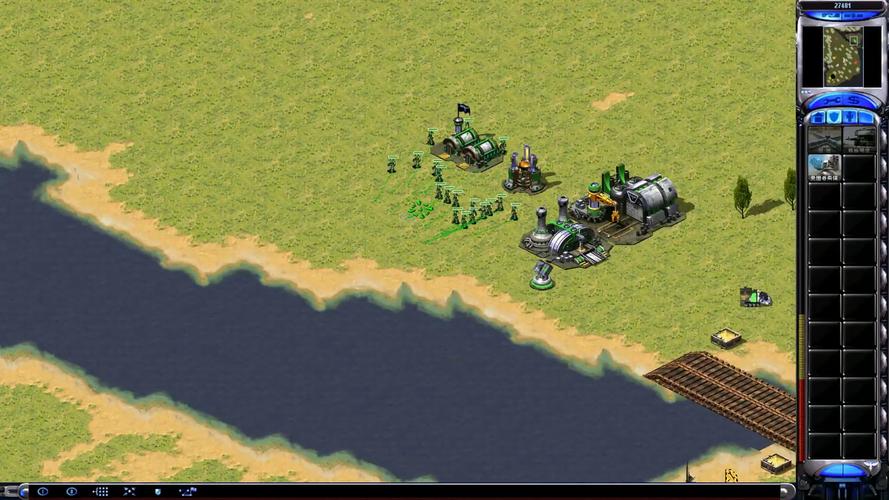This screenshot has width=889, height=500.
Task: Activate the wrench repair button
Action: [x=830, y=99]
